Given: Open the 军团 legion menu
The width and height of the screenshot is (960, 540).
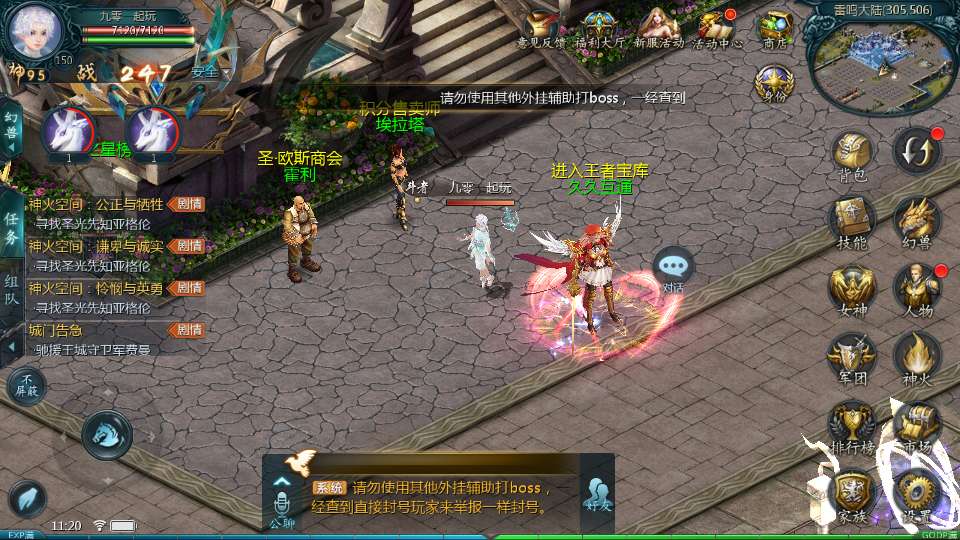Looking at the screenshot, I should tap(851, 357).
